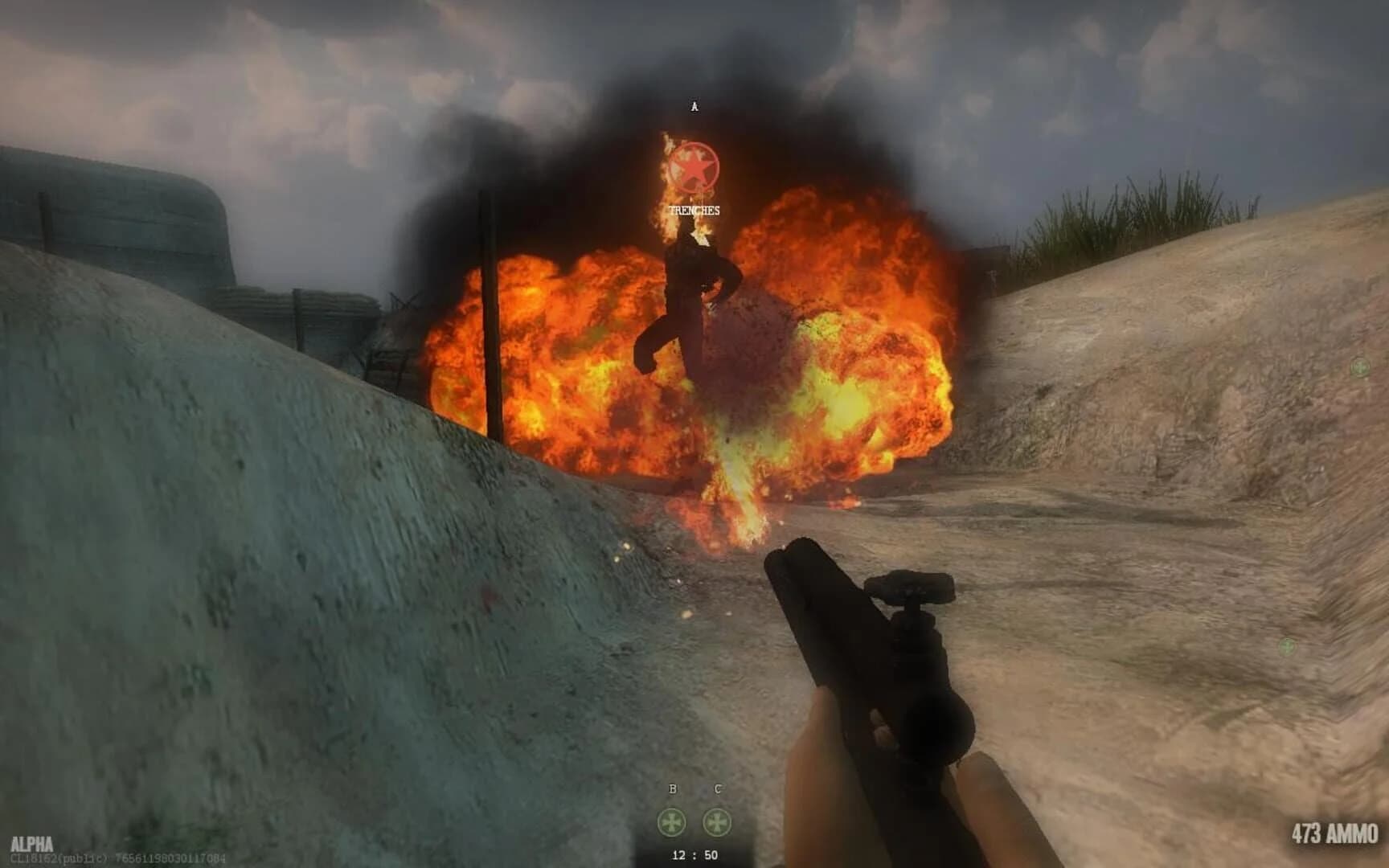Expand the CL18162(public) debug readout
The height and width of the screenshot is (868, 1389).
(56, 857)
